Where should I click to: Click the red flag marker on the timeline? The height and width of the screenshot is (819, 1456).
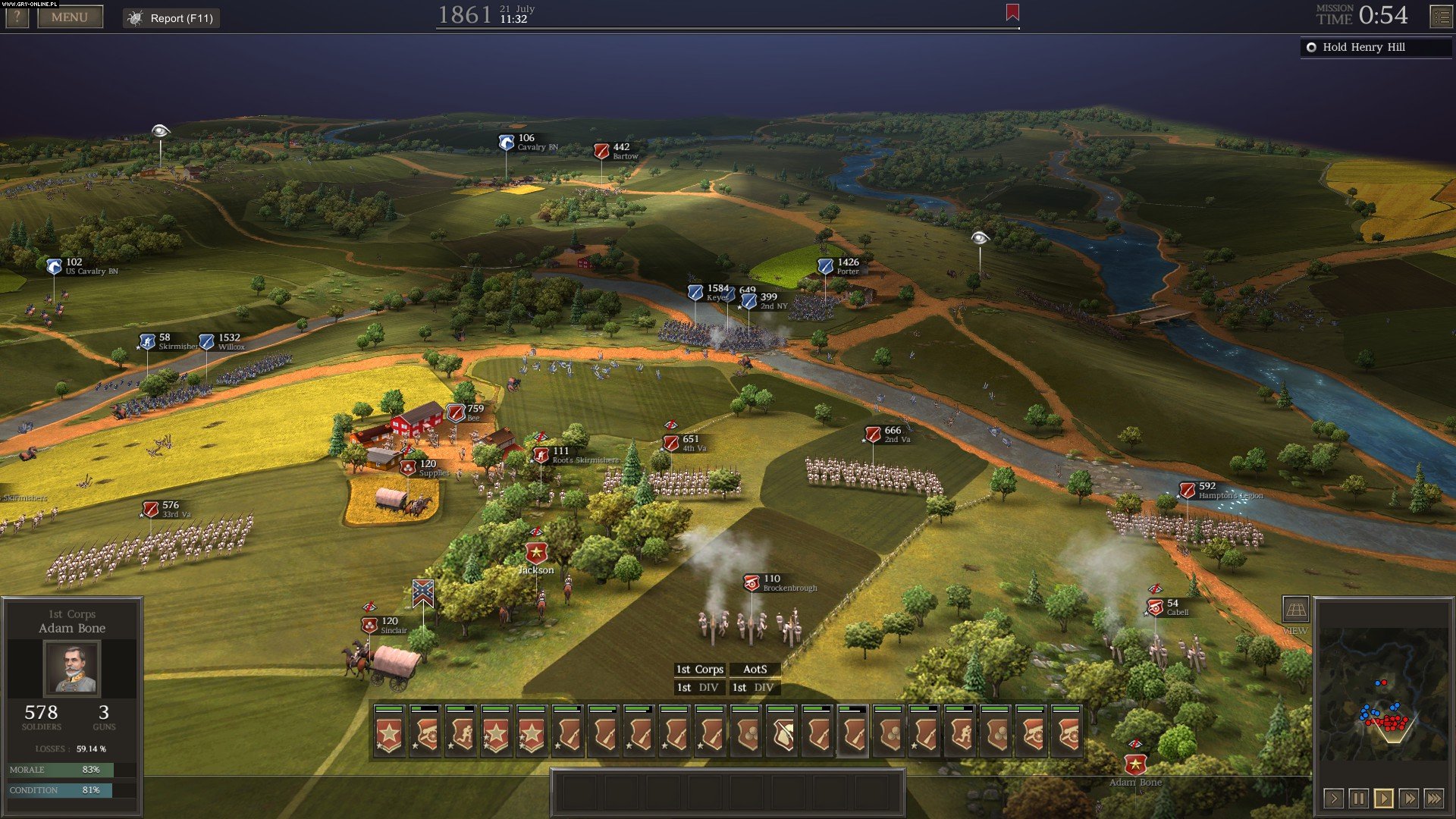1012,12
